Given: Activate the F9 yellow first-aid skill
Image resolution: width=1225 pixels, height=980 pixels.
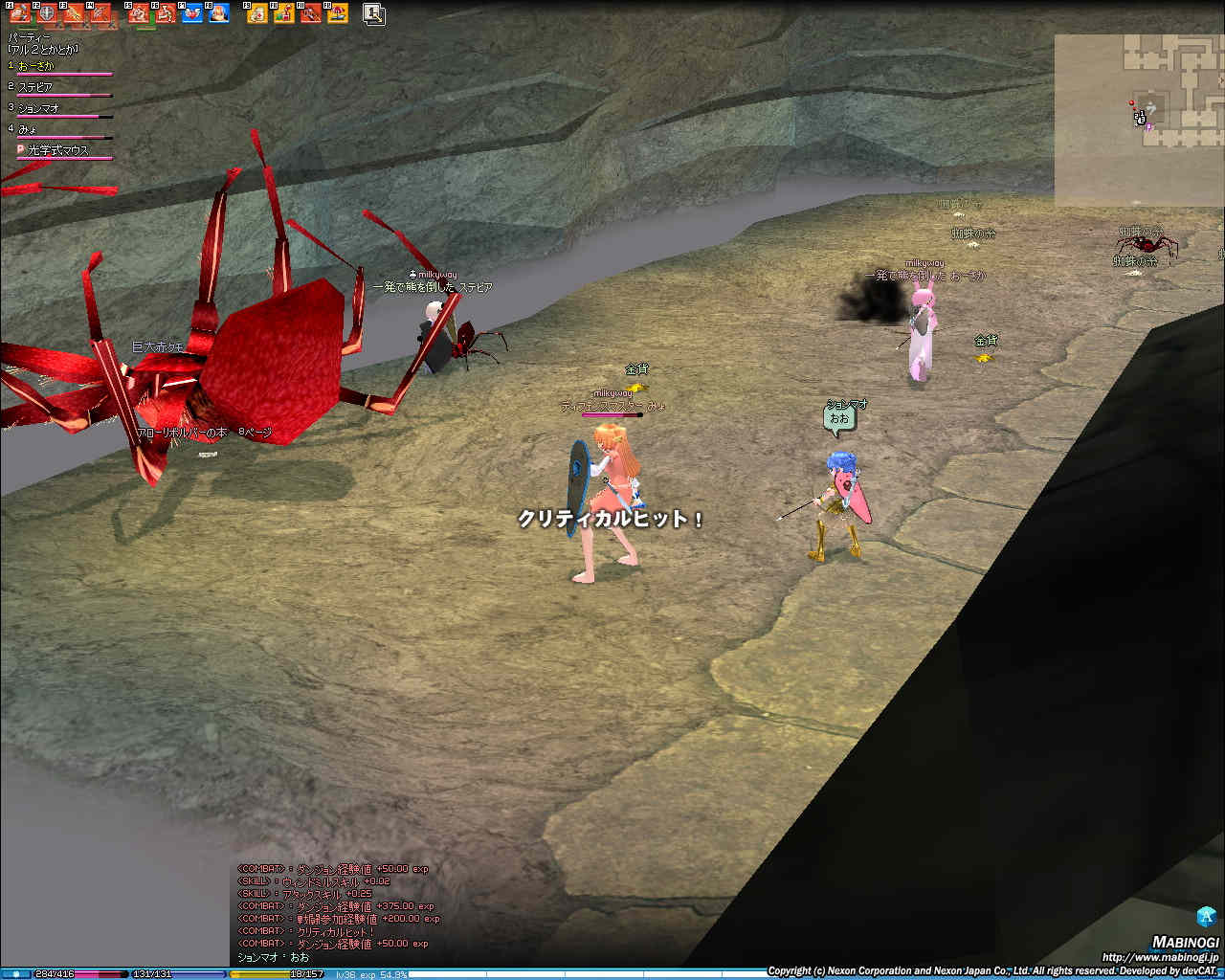Looking at the screenshot, I should click(x=257, y=13).
